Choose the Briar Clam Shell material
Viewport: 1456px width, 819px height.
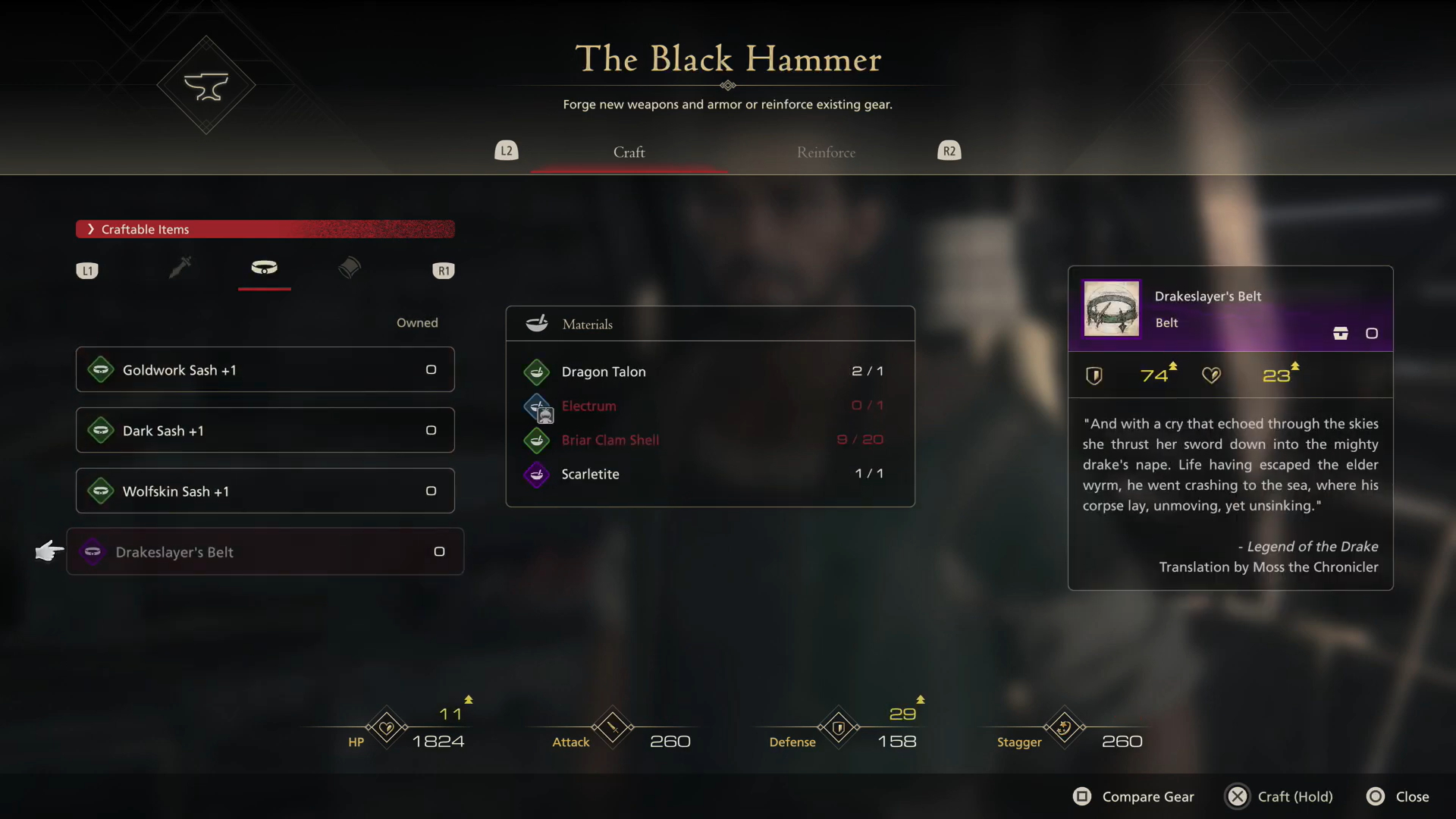pos(710,440)
